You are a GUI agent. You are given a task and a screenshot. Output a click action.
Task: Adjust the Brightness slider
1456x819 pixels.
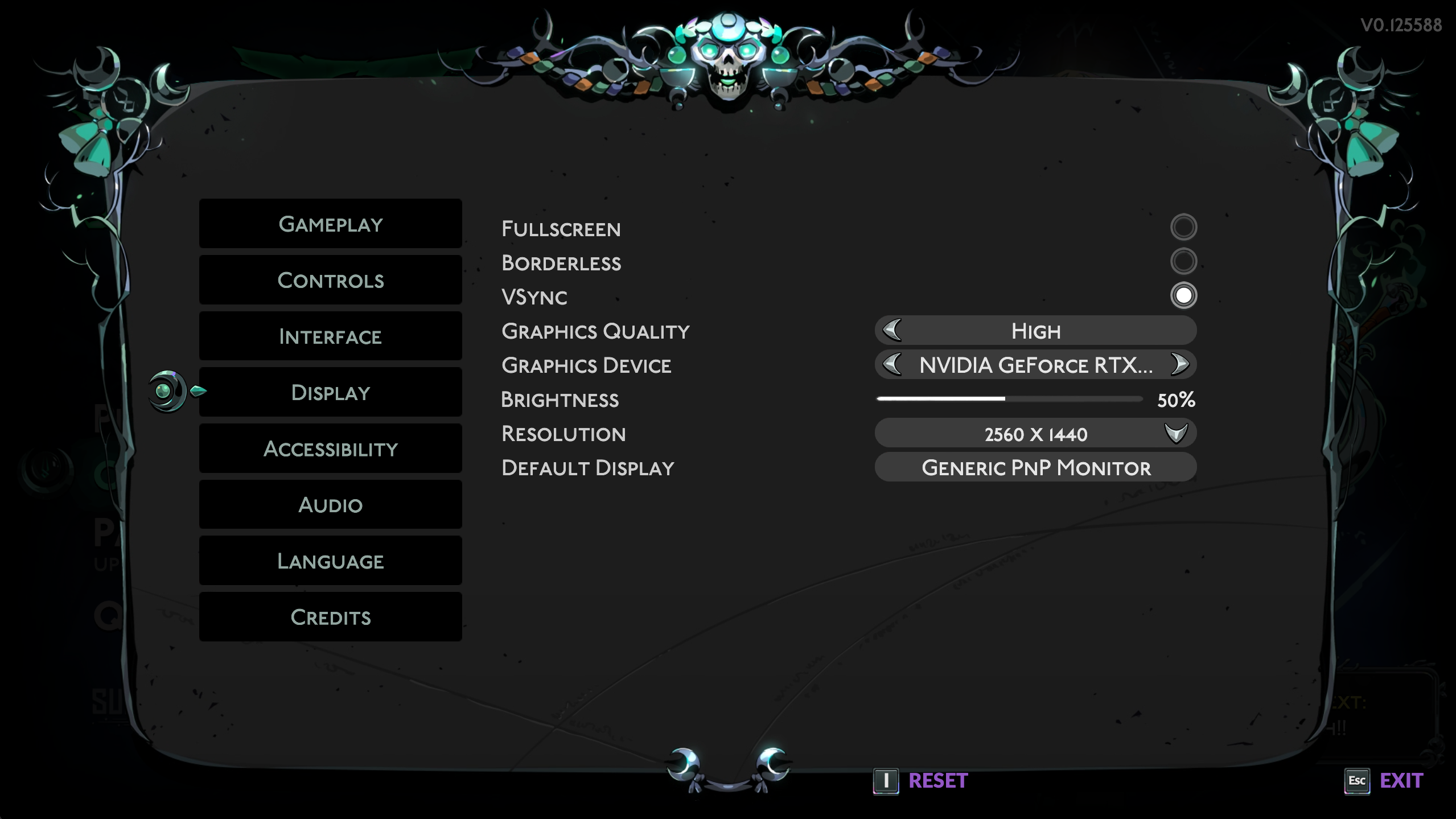(1005, 399)
